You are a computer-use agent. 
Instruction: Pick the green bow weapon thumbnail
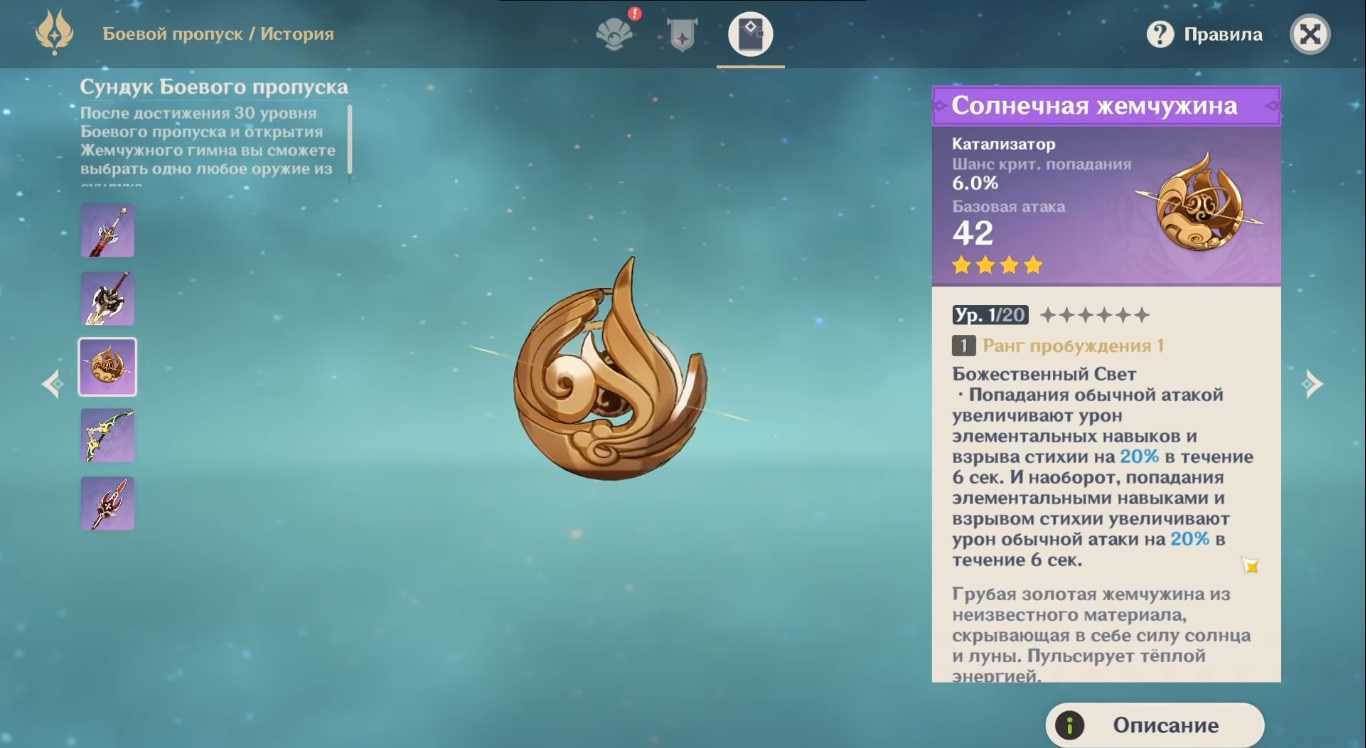coord(108,435)
